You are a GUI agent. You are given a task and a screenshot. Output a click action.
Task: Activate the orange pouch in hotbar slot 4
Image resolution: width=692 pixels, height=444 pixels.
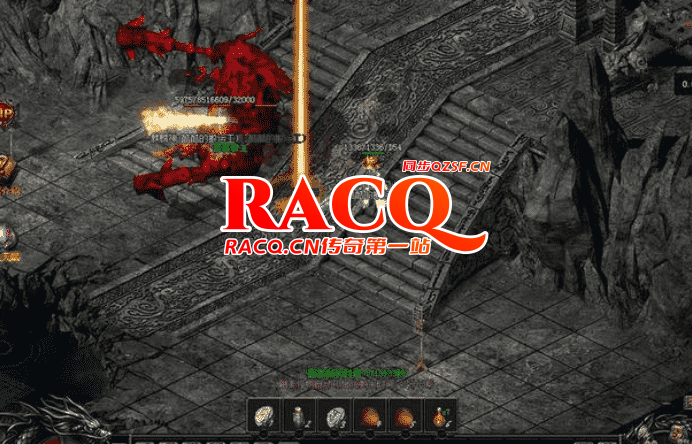370,416
